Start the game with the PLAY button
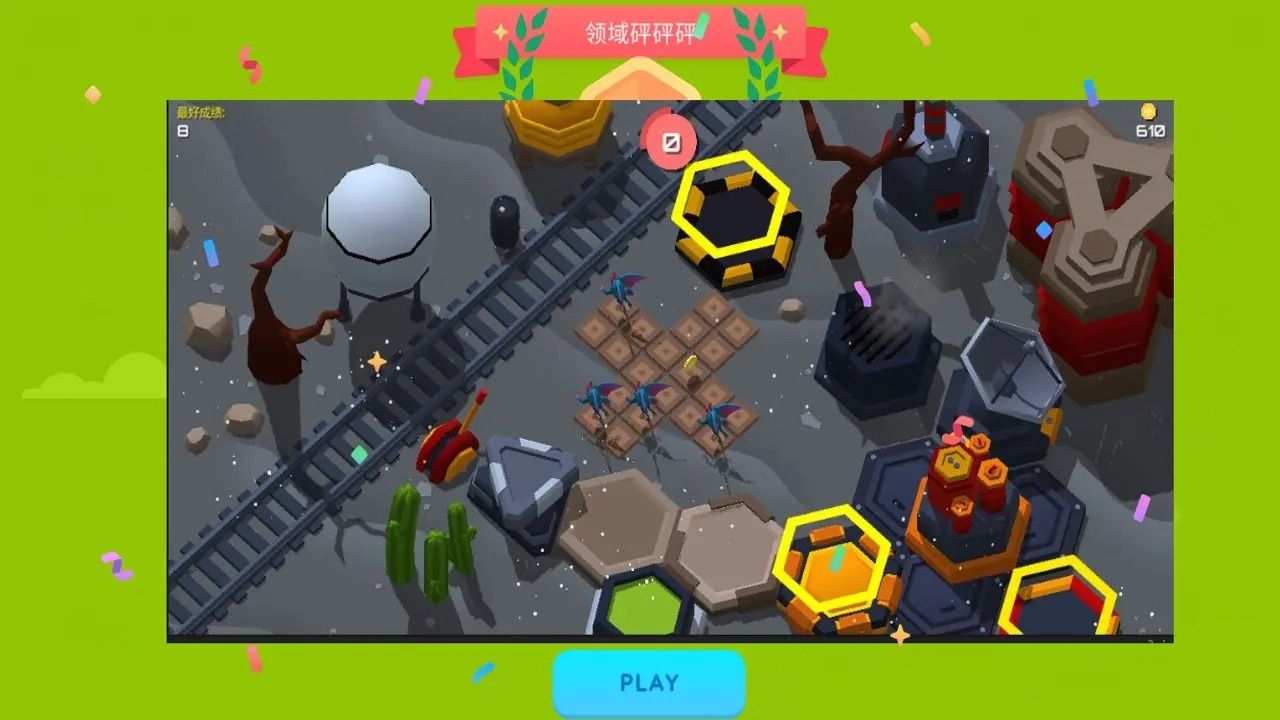Viewport: 1280px width, 720px height. [649, 683]
